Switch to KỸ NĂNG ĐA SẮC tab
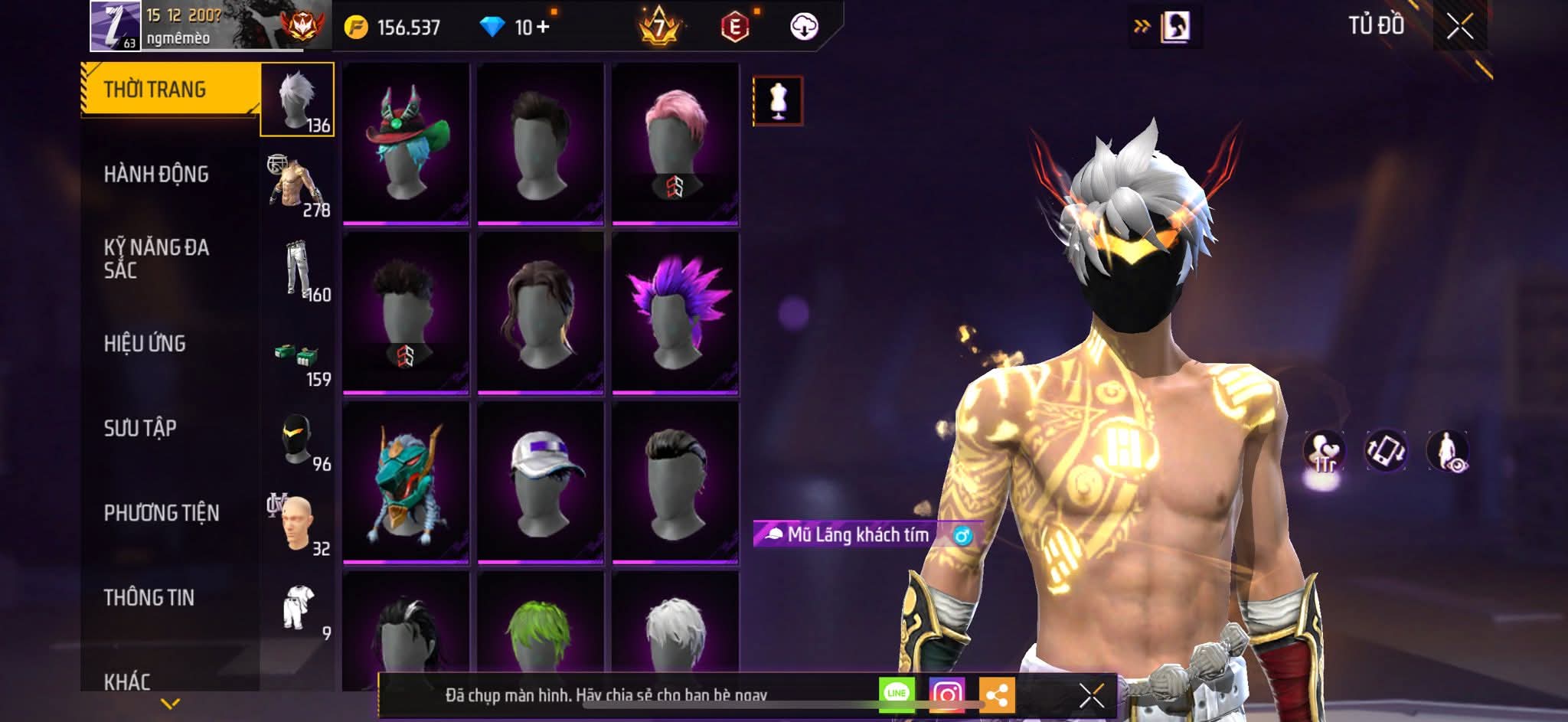Image resolution: width=1568 pixels, height=722 pixels. click(156, 259)
